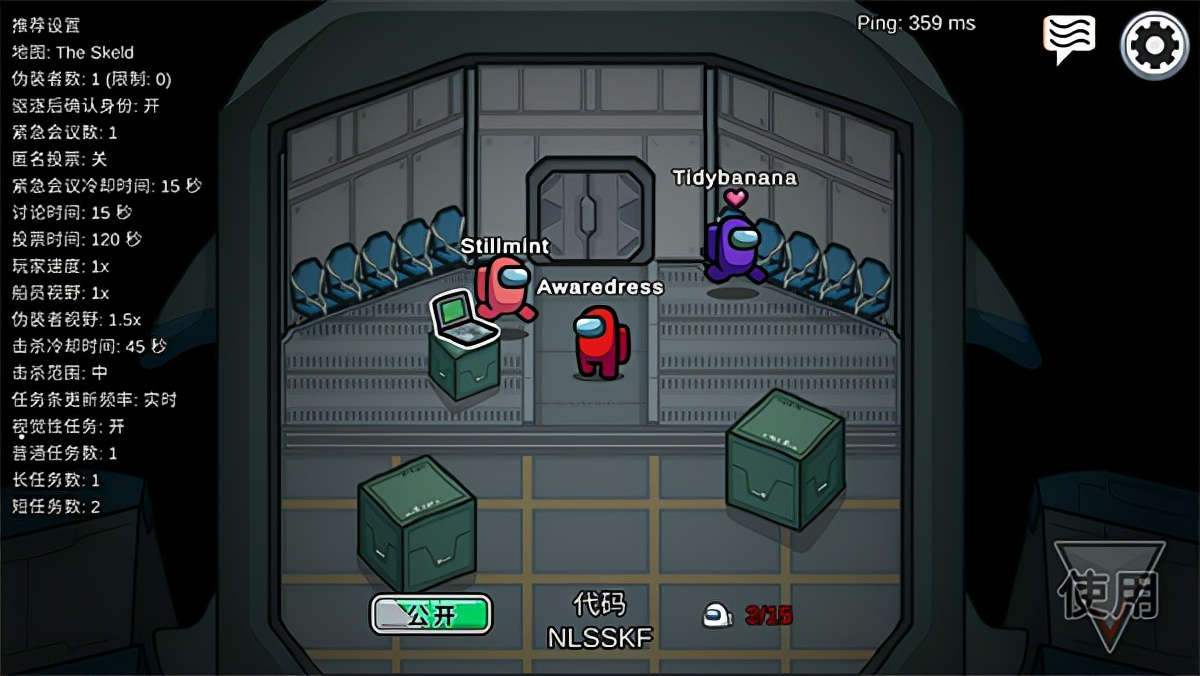
Task: Toggle the green 公开 lobby button
Action: [431, 614]
